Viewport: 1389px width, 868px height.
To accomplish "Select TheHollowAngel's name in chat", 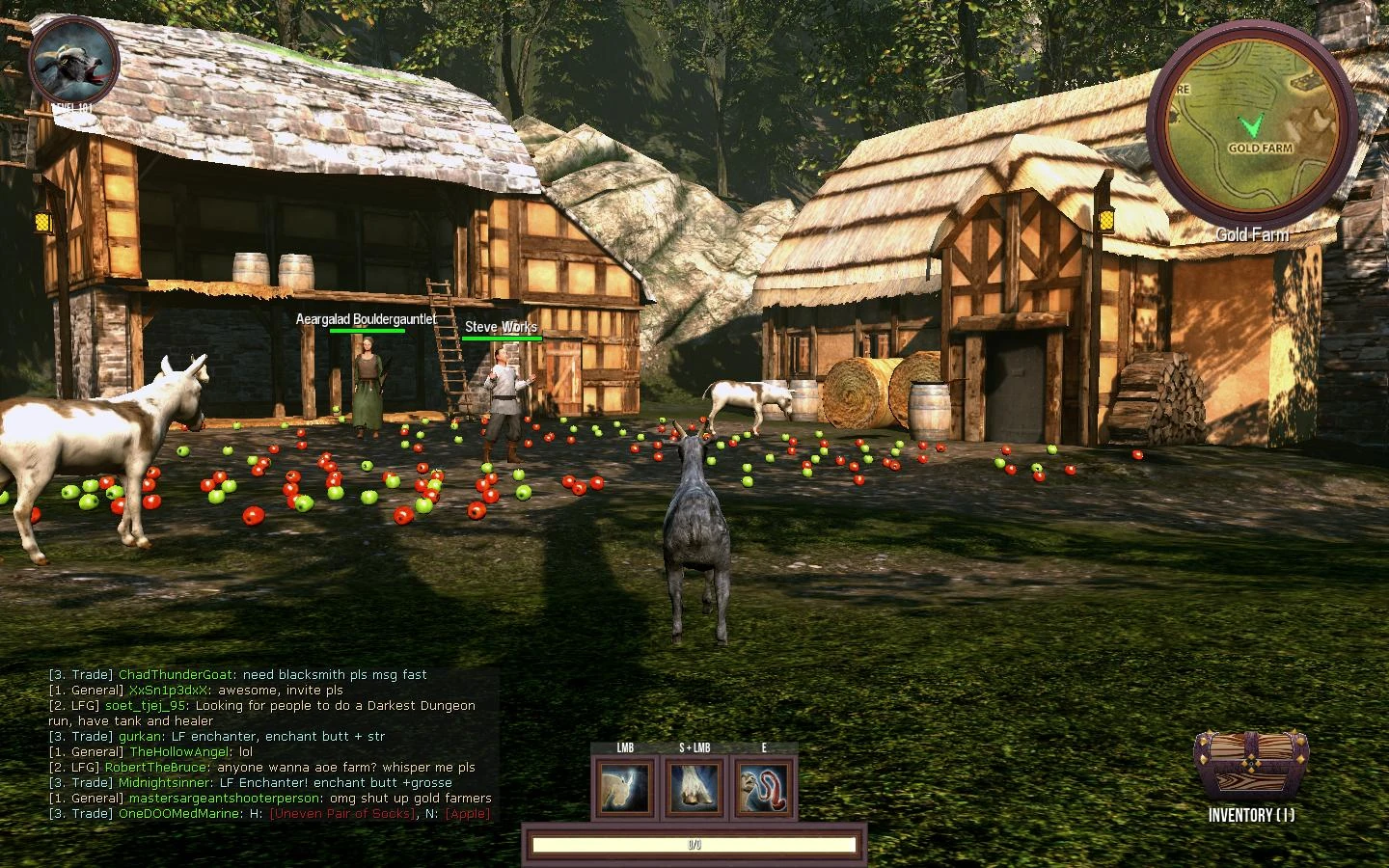I will pos(180,752).
